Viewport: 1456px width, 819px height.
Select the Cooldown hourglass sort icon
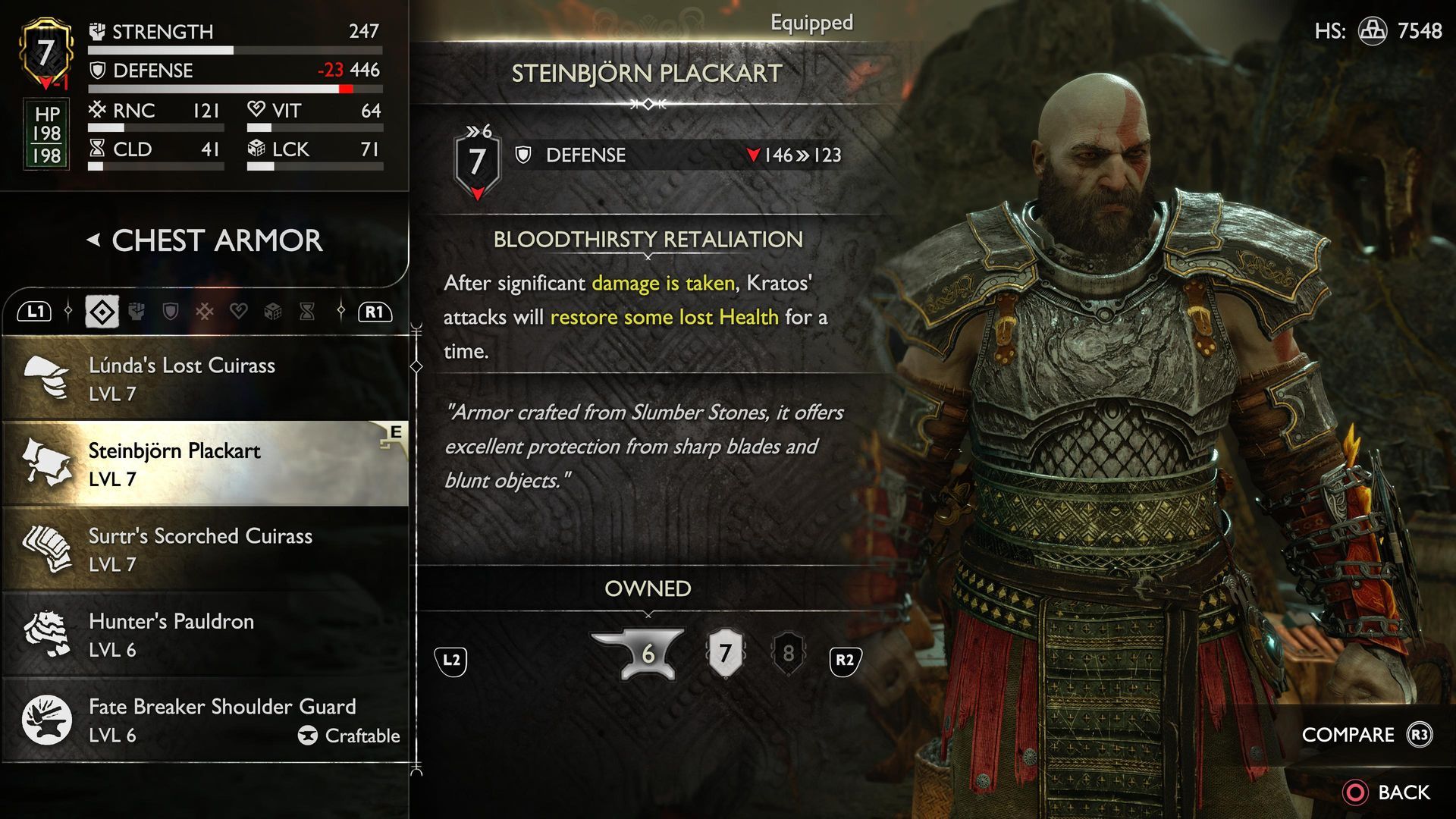coord(306,311)
